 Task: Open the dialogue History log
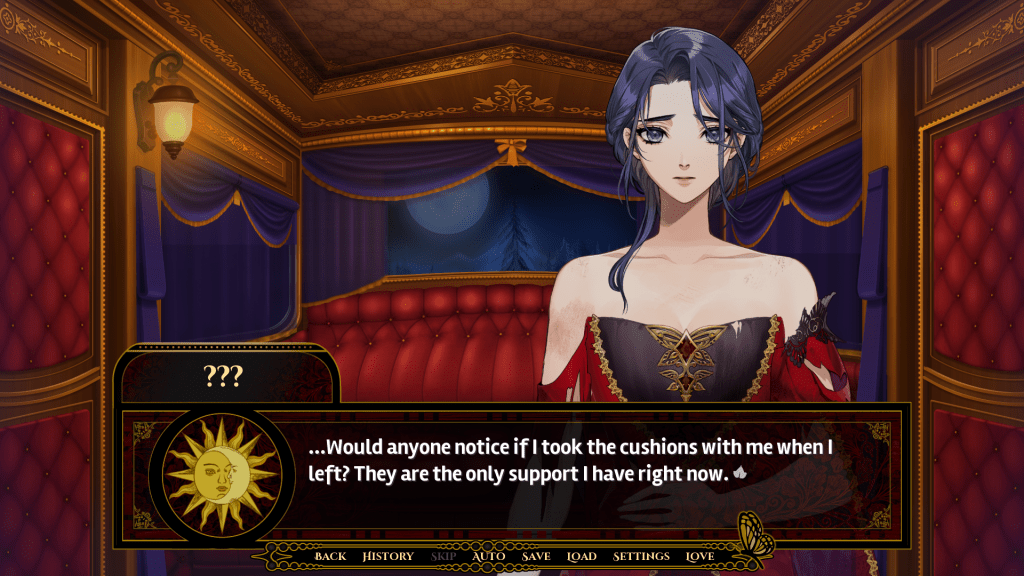coord(388,556)
